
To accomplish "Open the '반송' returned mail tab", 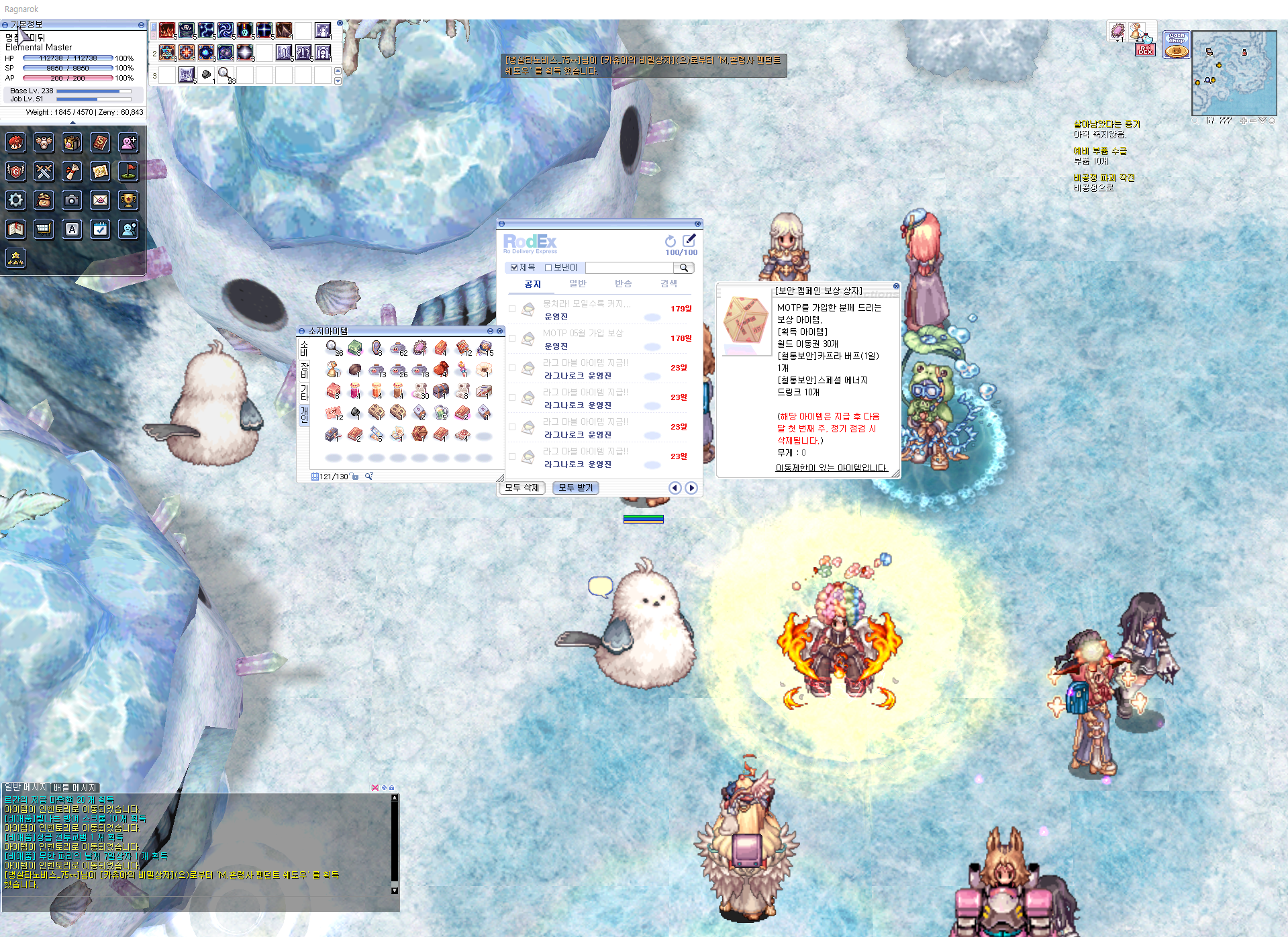I will 623,284.
